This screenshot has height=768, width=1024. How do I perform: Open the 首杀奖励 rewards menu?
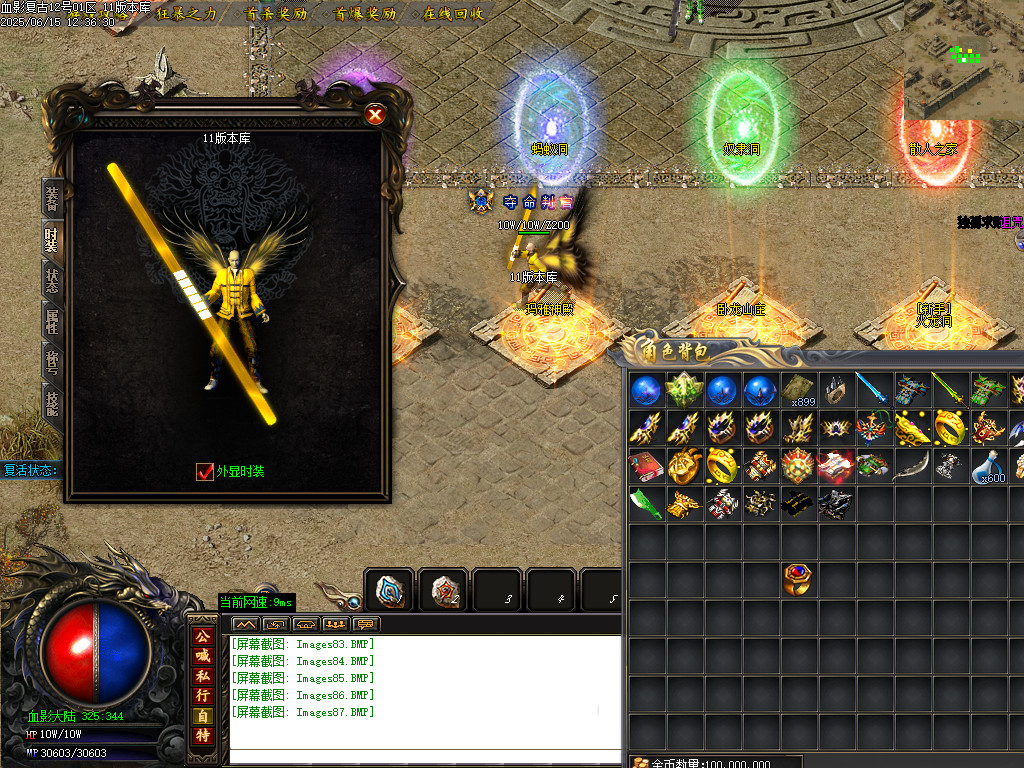pyautogui.click(x=277, y=14)
